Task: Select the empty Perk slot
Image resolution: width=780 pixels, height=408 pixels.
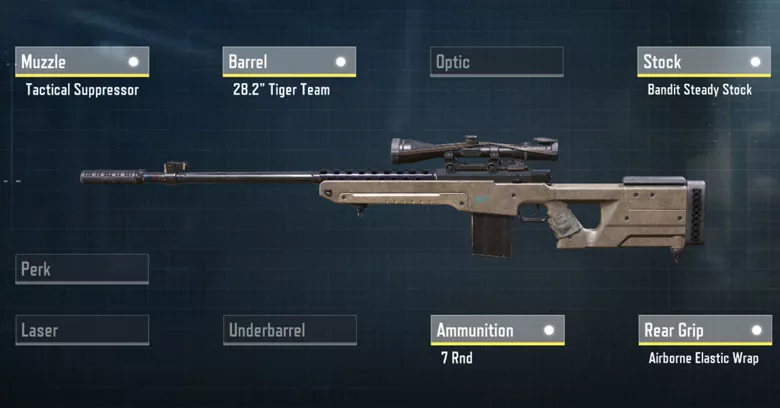Action: [x=83, y=269]
